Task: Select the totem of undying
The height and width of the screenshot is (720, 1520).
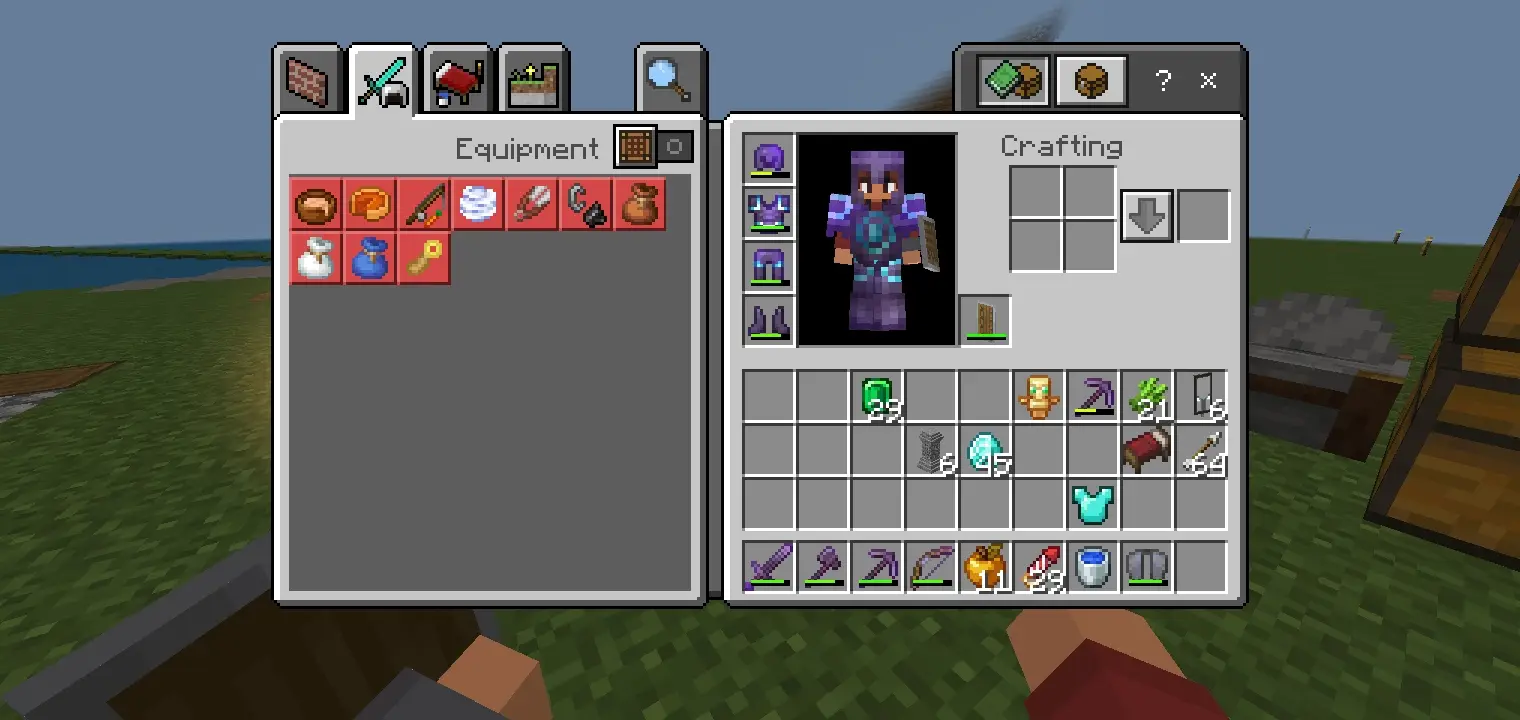Action: [x=1039, y=397]
